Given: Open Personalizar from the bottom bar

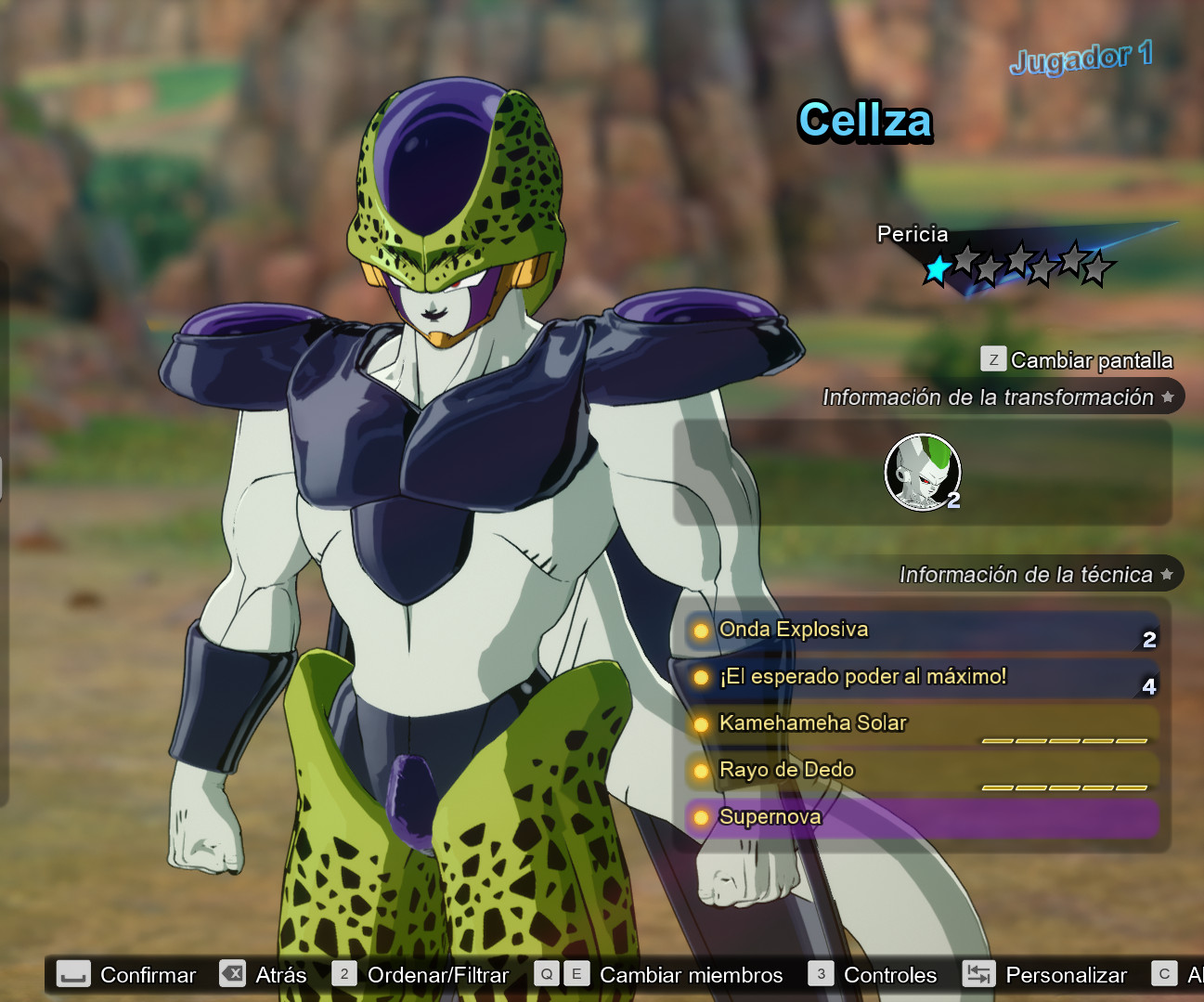Looking at the screenshot, I should (x=1066, y=974).
